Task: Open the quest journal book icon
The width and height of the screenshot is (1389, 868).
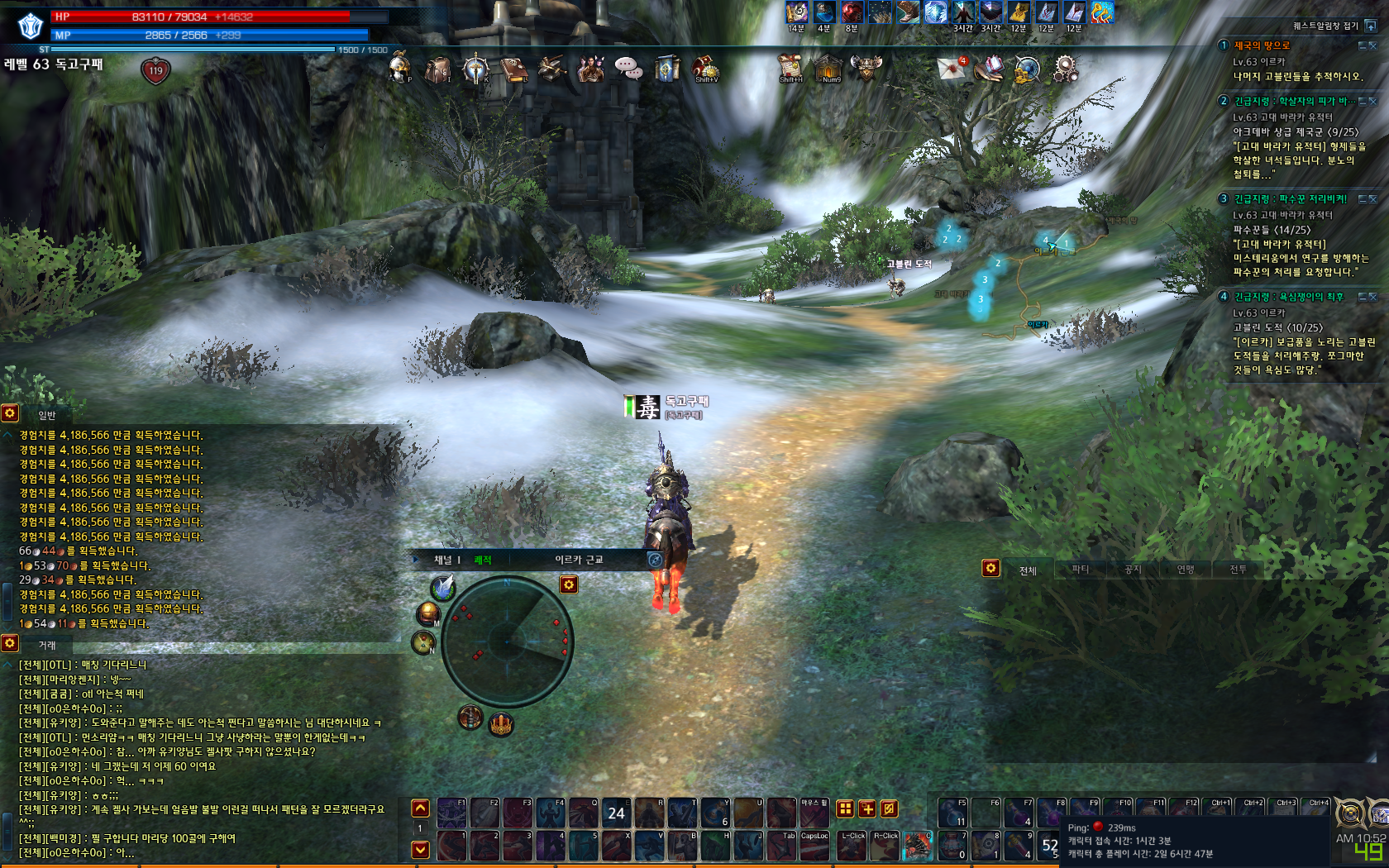Action: tap(513, 69)
